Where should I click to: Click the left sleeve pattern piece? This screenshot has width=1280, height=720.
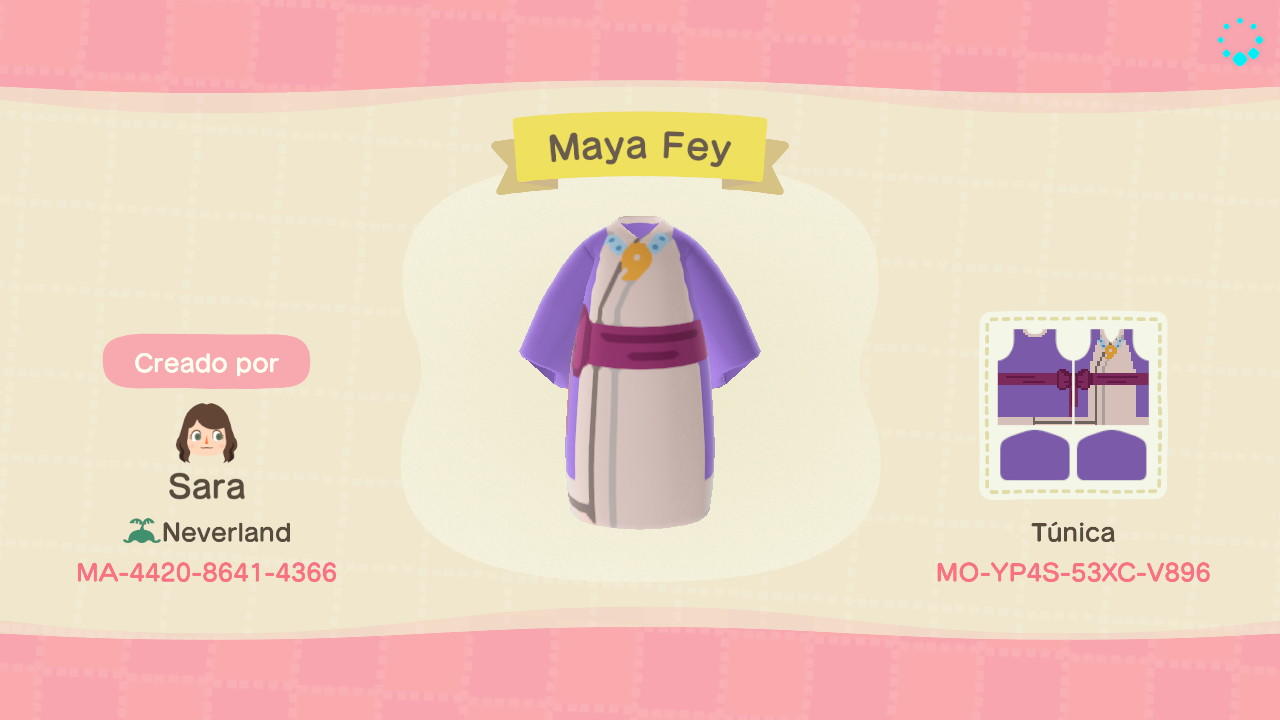[x=1033, y=455]
